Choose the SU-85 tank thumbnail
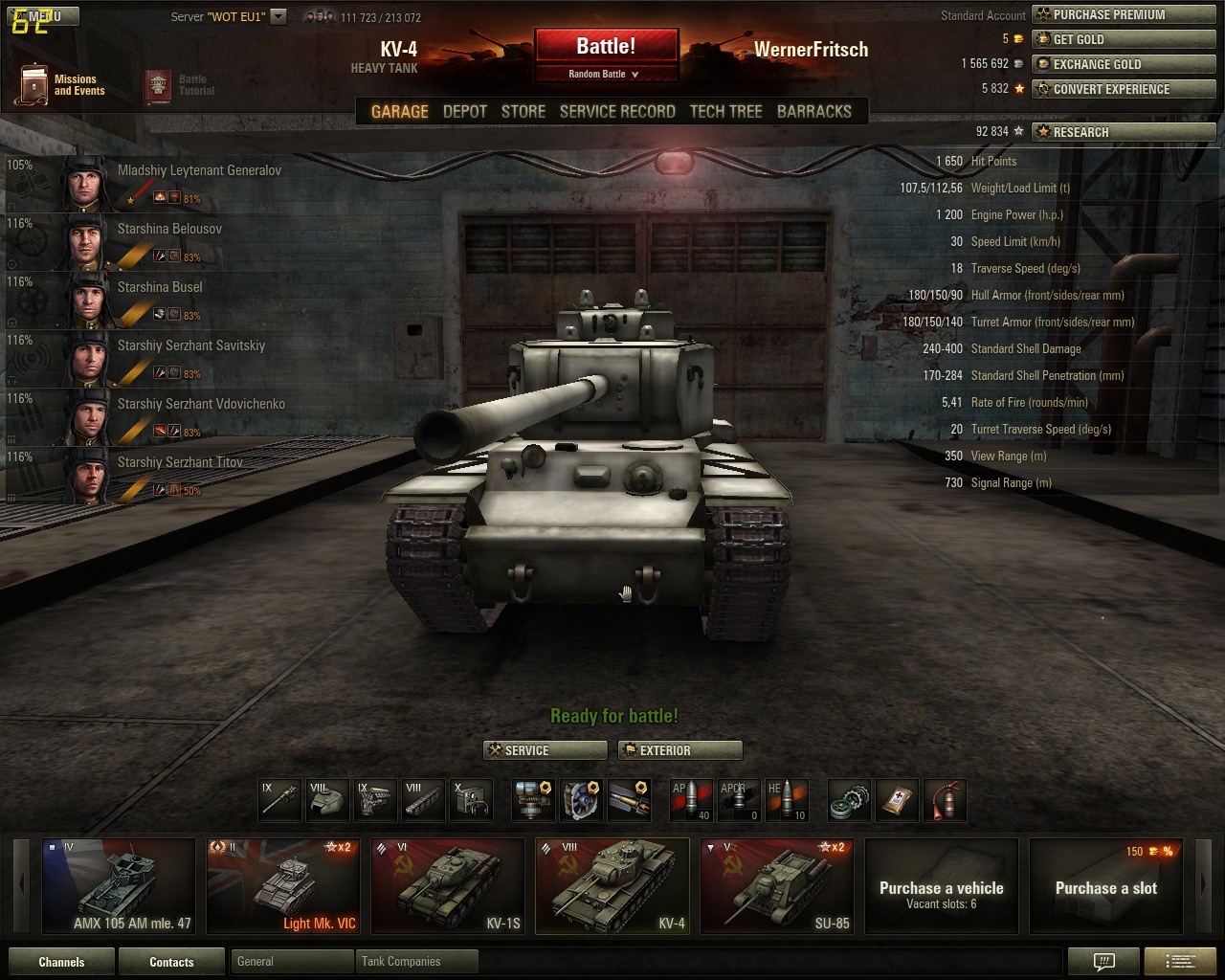Image resolution: width=1225 pixels, height=980 pixels. (778, 885)
